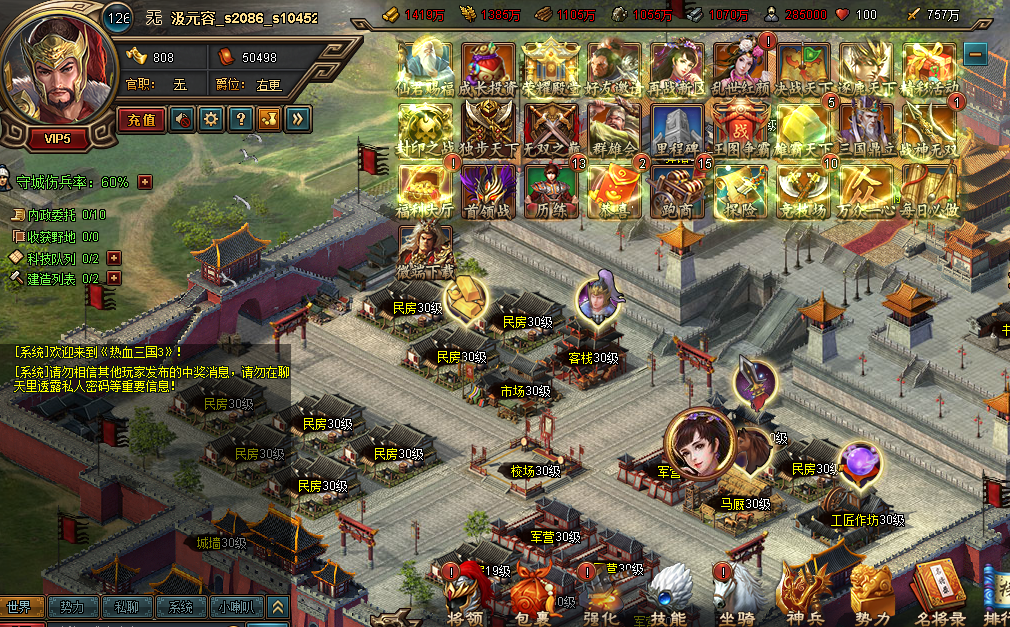The width and height of the screenshot is (1010, 627).
Task: Open the 里程碑 milestone icon
Action: click(x=678, y=127)
